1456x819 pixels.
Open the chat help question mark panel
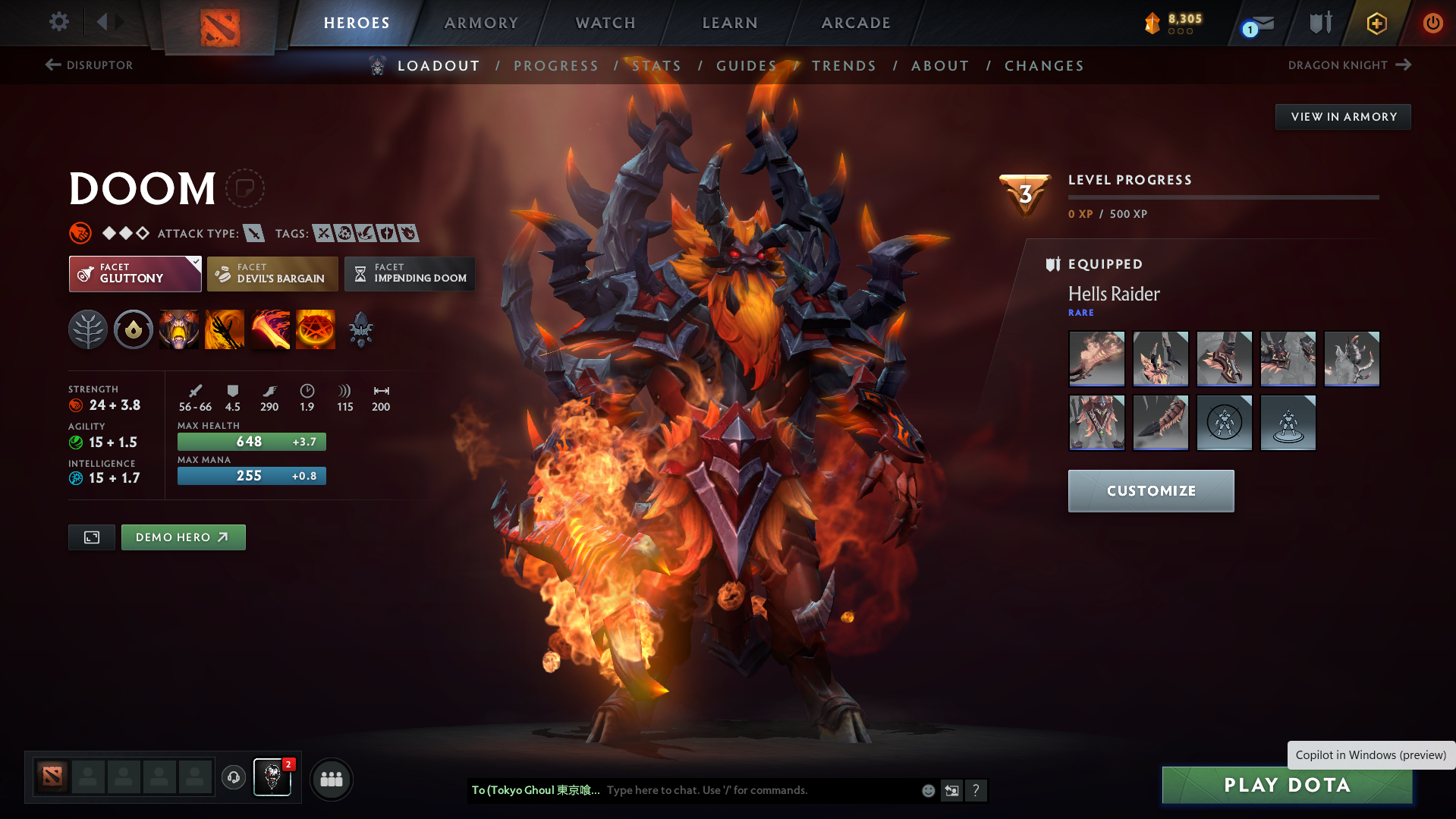pyautogui.click(x=976, y=790)
